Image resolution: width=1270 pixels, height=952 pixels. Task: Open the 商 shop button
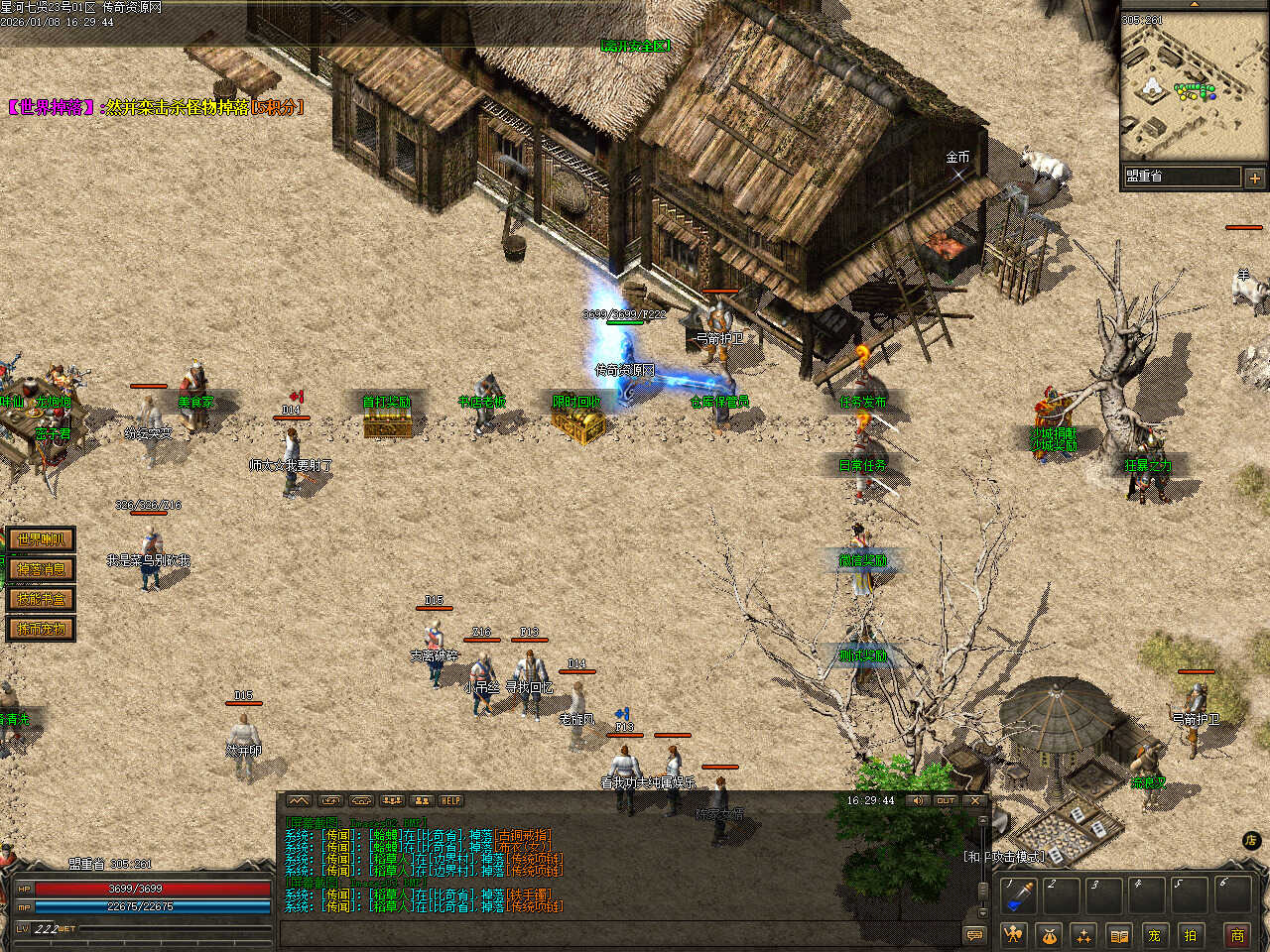[x=1237, y=935]
